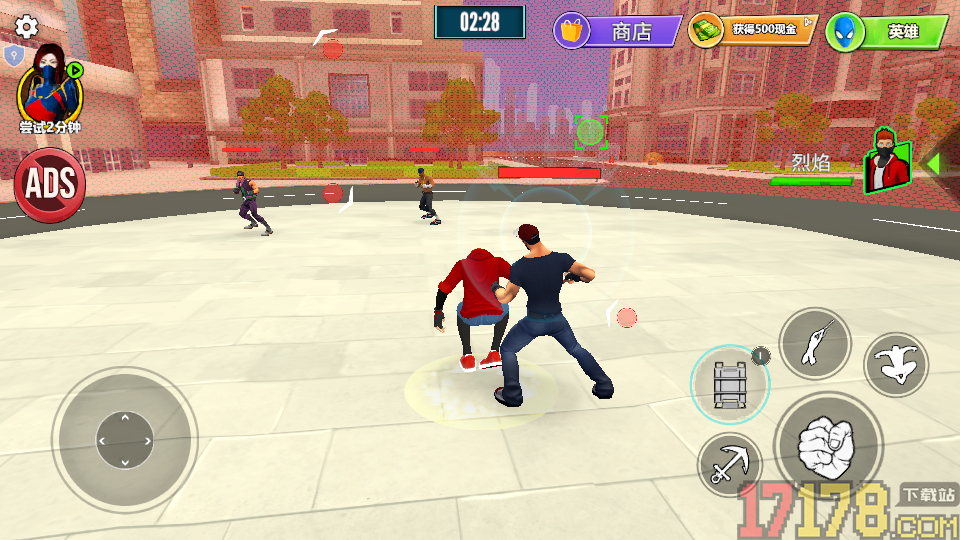960x540 pixels.
Task: Claim the 获得500现金 cash reward
Action: click(x=753, y=30)
